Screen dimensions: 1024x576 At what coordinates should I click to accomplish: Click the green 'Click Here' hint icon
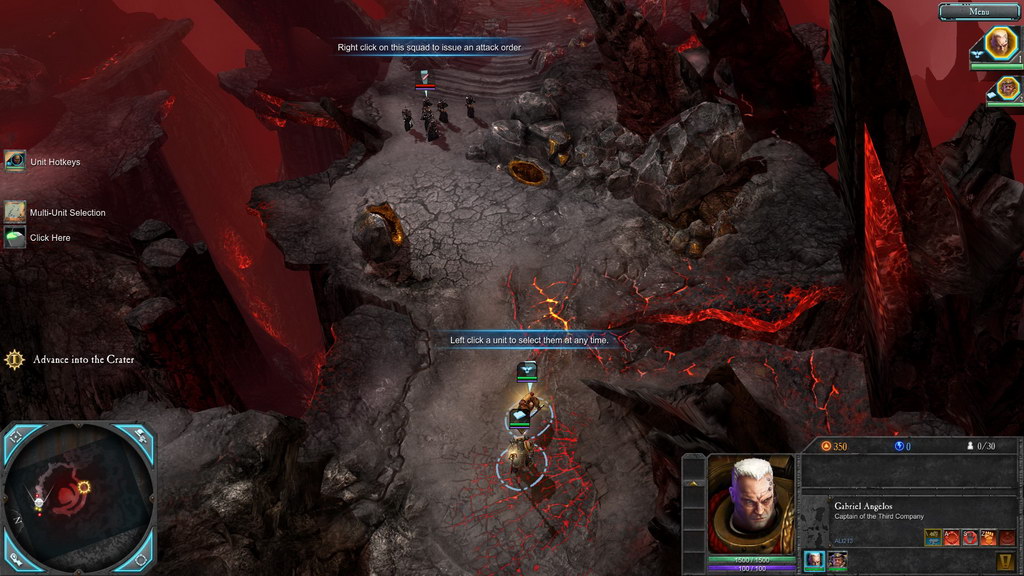15,238
